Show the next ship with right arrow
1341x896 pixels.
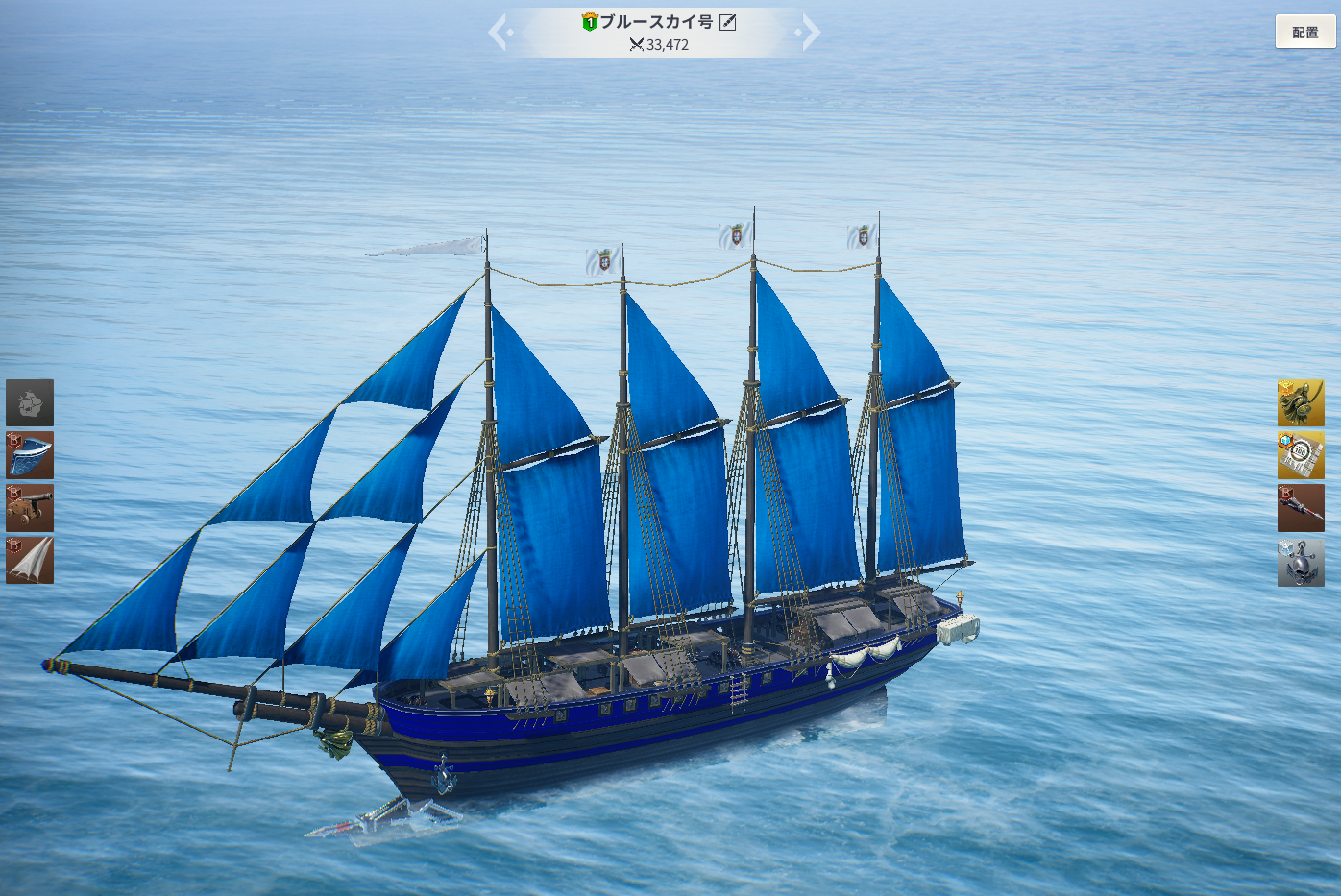pos(810,32)
